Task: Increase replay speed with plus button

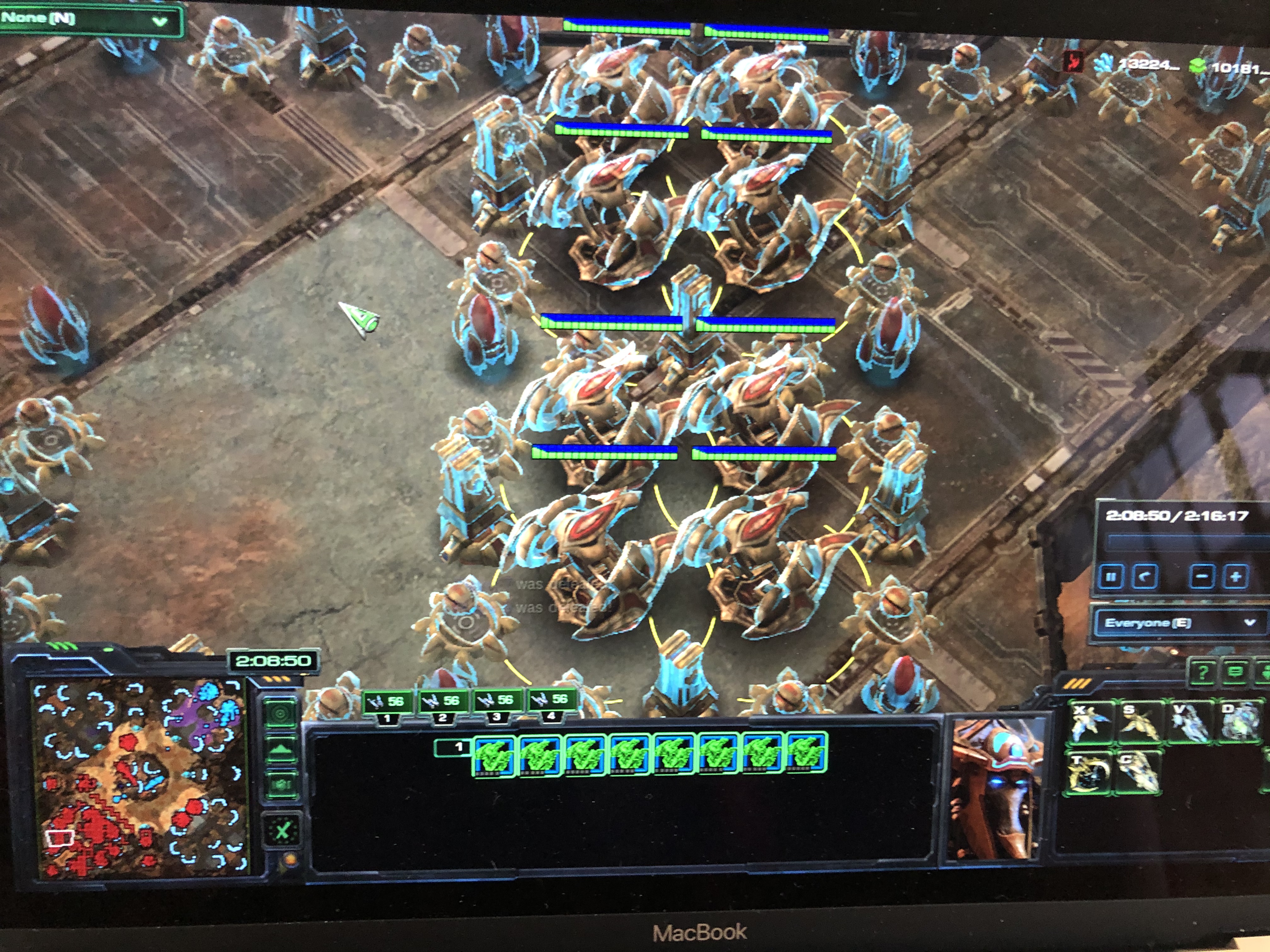Action: (x=1235, y=577)
